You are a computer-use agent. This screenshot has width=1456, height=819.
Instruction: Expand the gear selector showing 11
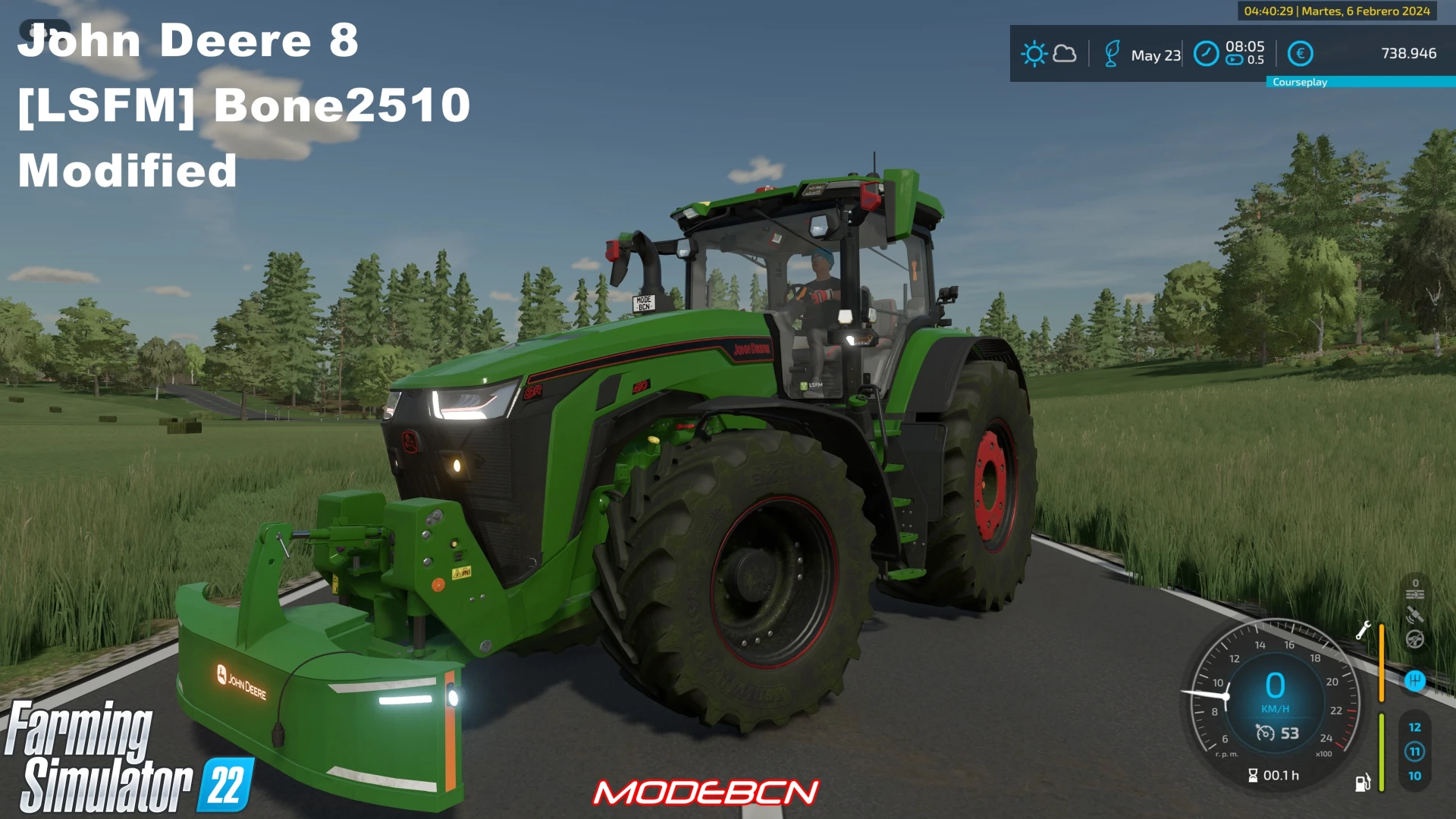click(x=1416, y=751)
